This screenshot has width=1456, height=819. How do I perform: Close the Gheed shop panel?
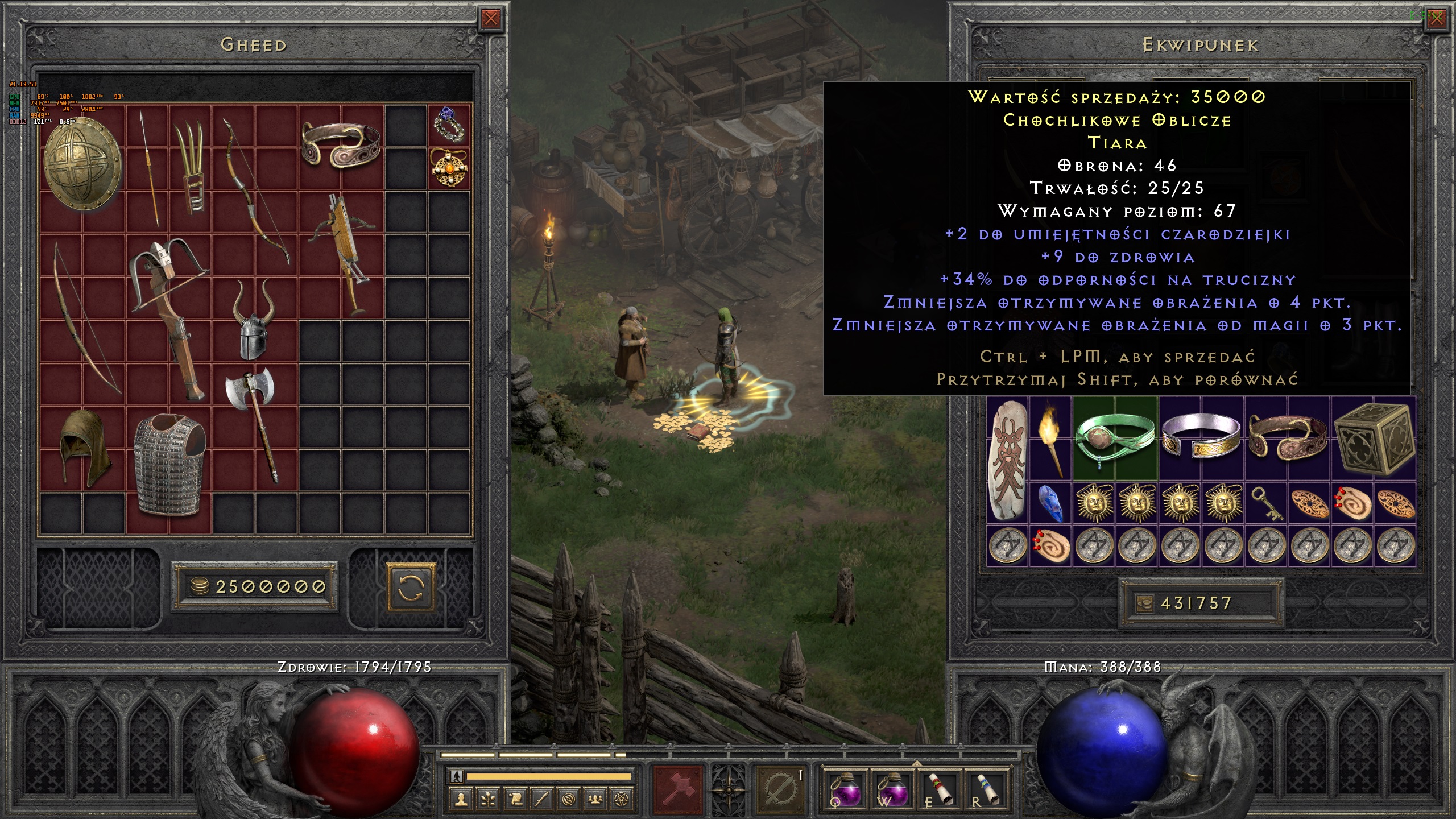pos(490,19)
